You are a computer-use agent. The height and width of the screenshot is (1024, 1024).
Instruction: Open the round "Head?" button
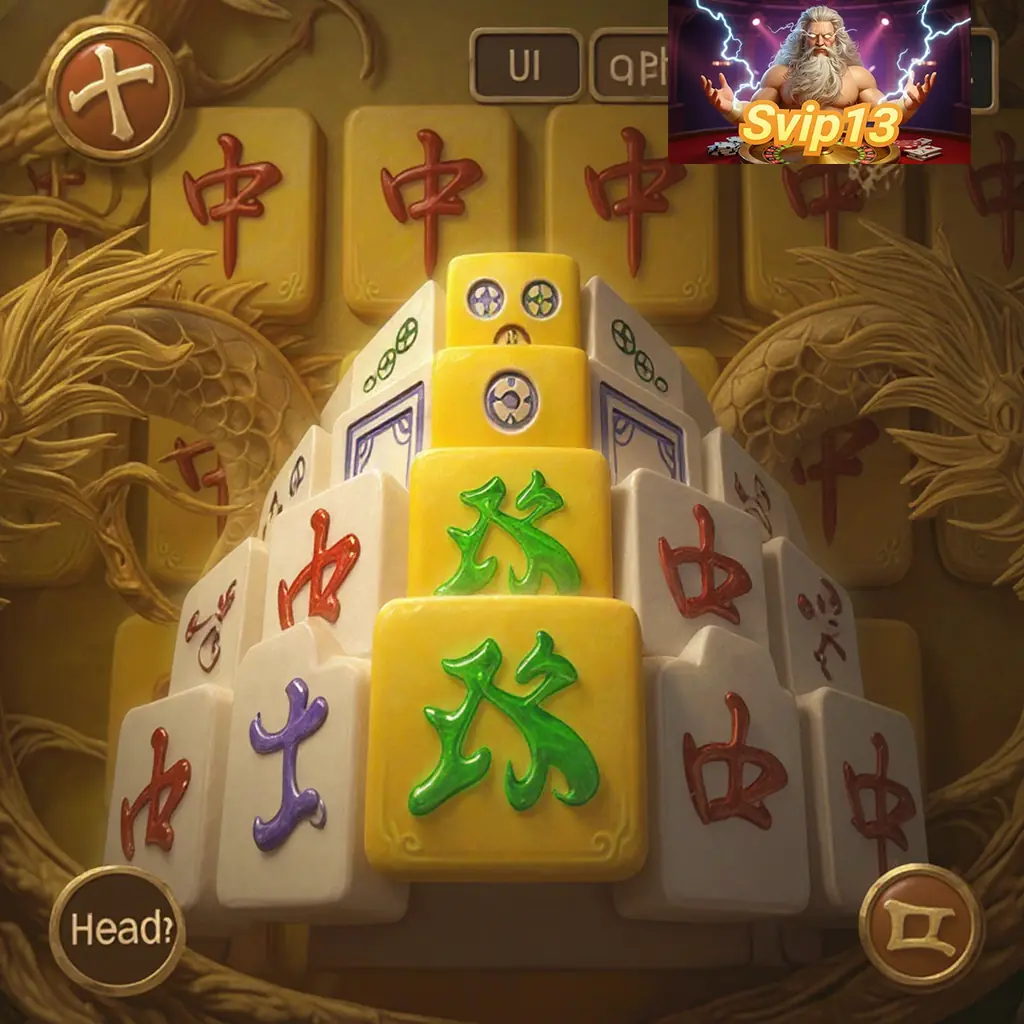(x=116, y=929)
